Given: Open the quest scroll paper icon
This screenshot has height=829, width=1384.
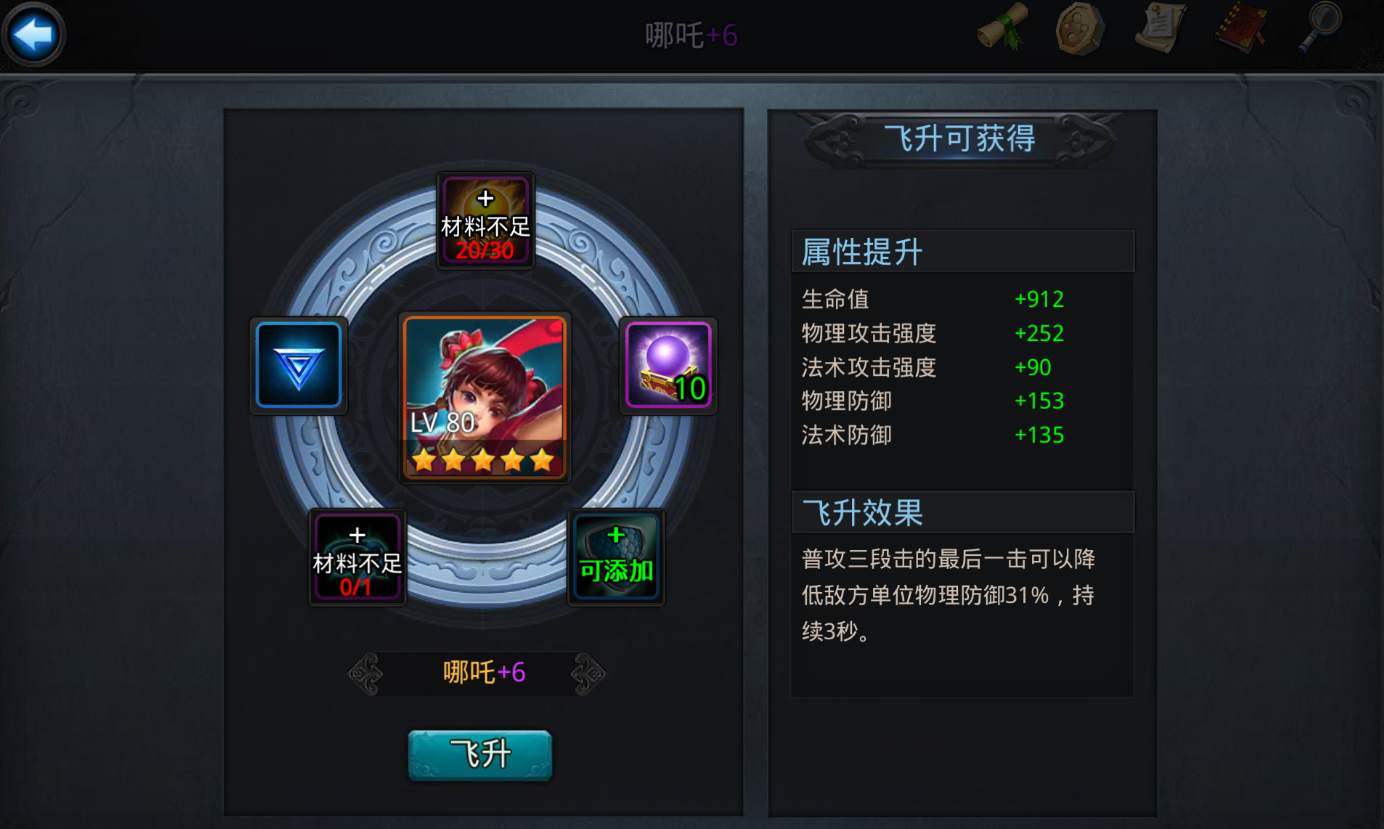Looking at the screenshot, I should [1160, 29].
